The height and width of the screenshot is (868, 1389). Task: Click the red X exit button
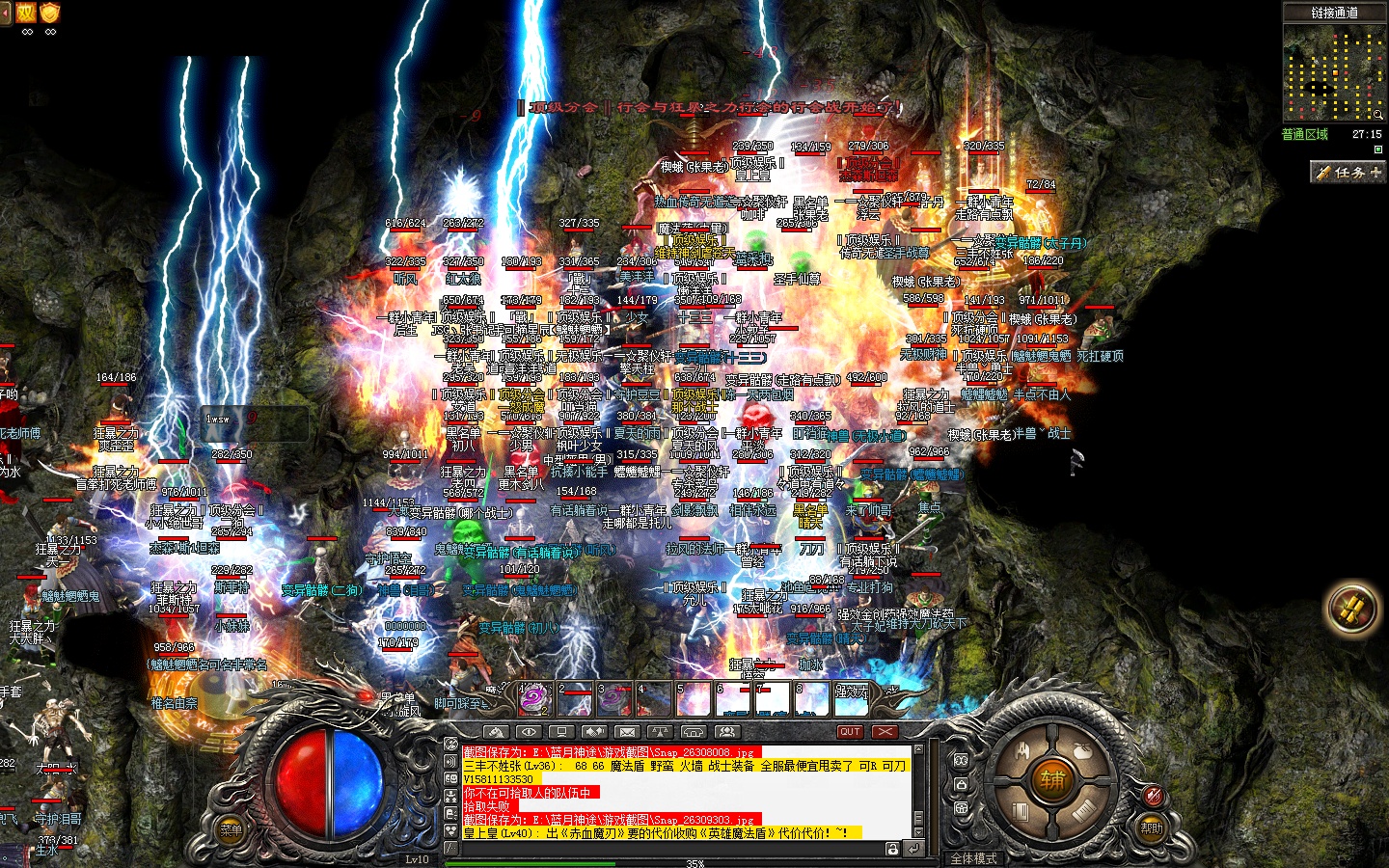(x=884, y=732)
